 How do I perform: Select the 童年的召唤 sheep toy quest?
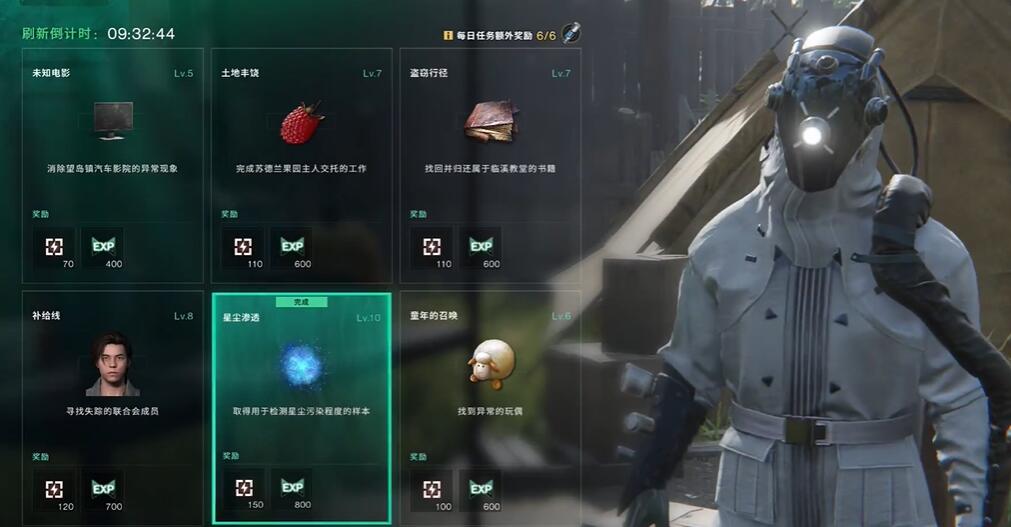pyautogui.click(x=490, y=407)
